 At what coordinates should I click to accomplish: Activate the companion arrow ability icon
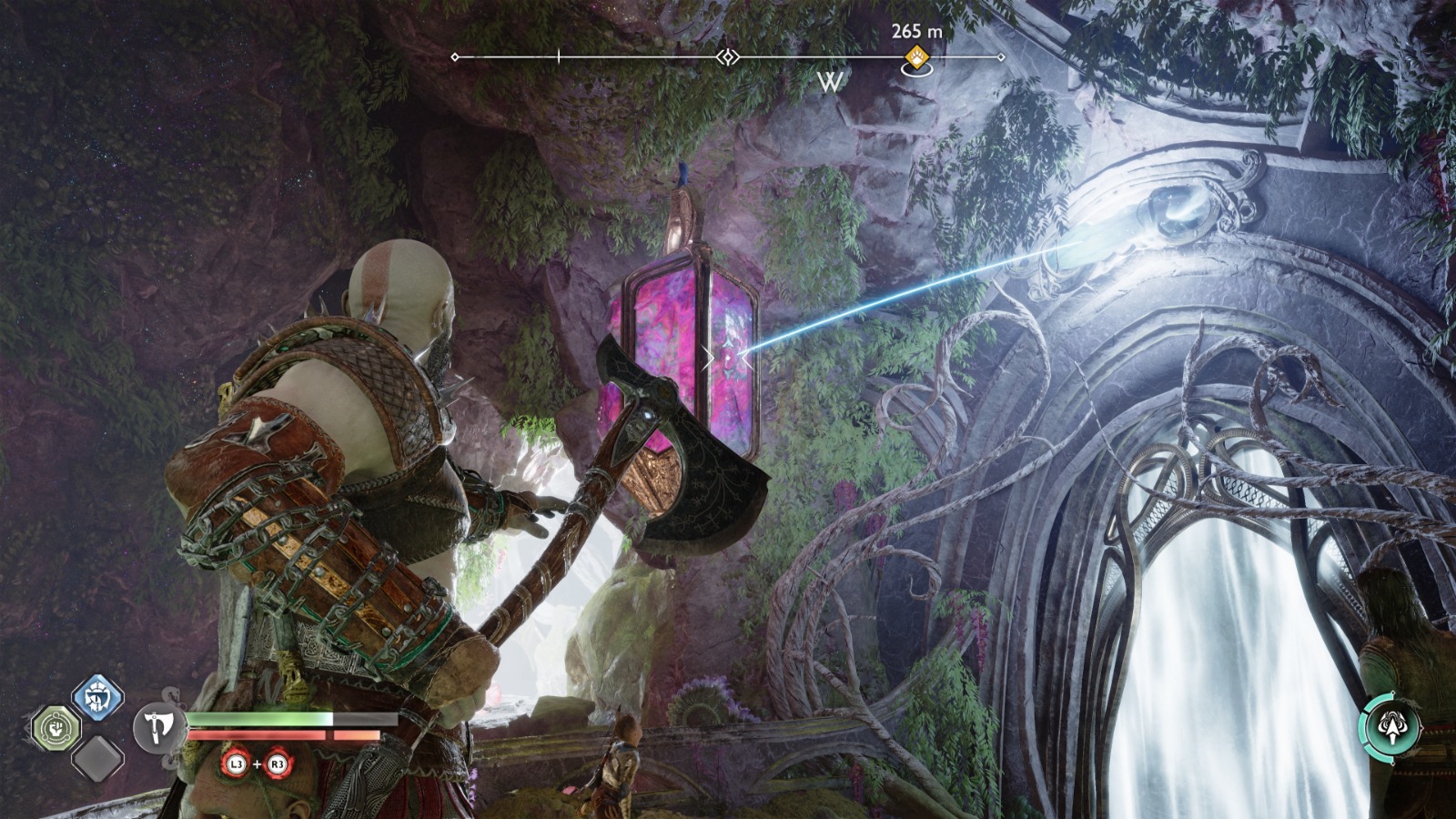pos(1390,727)
